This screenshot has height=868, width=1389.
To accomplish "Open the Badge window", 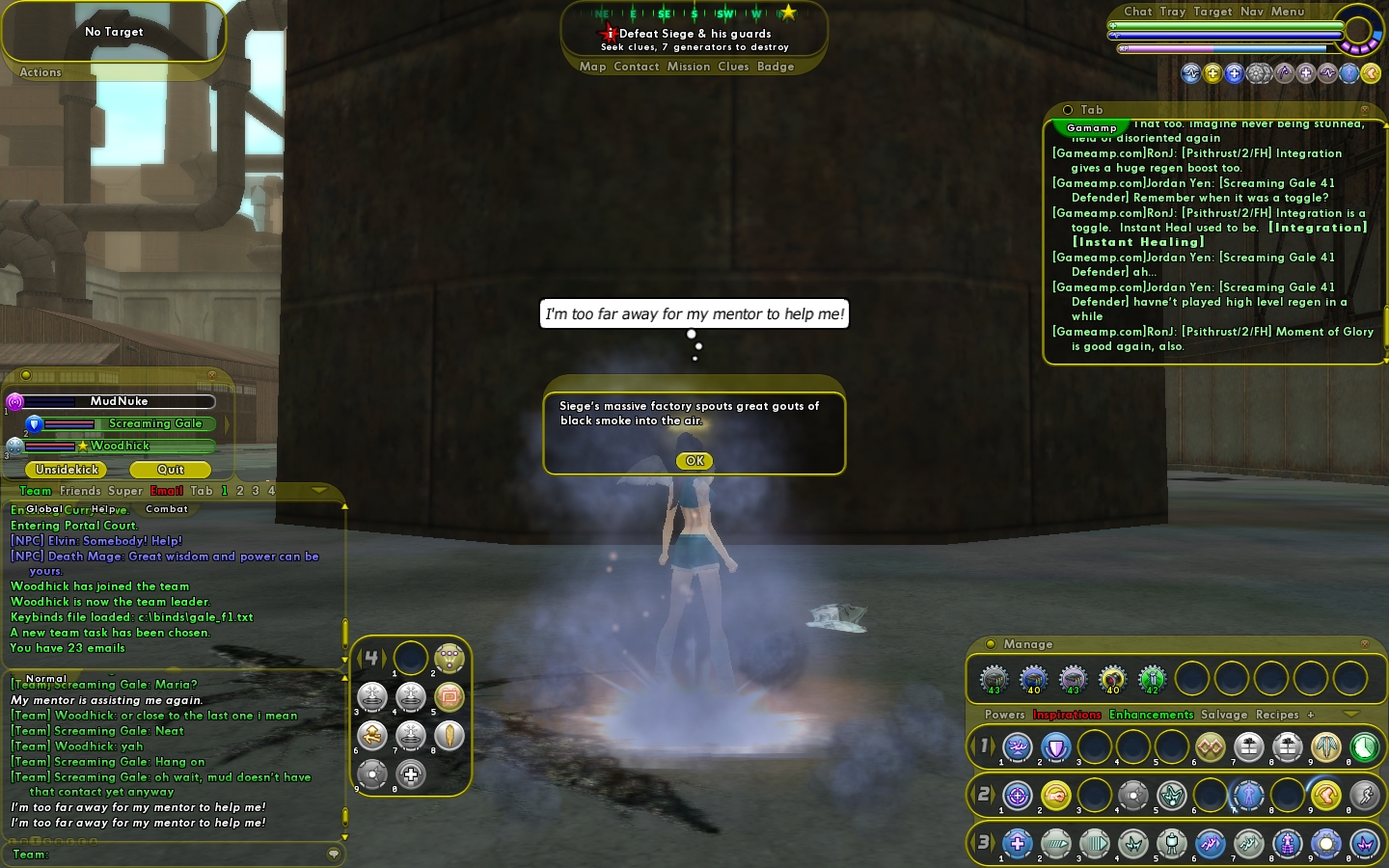I will [x=776, y=67].
